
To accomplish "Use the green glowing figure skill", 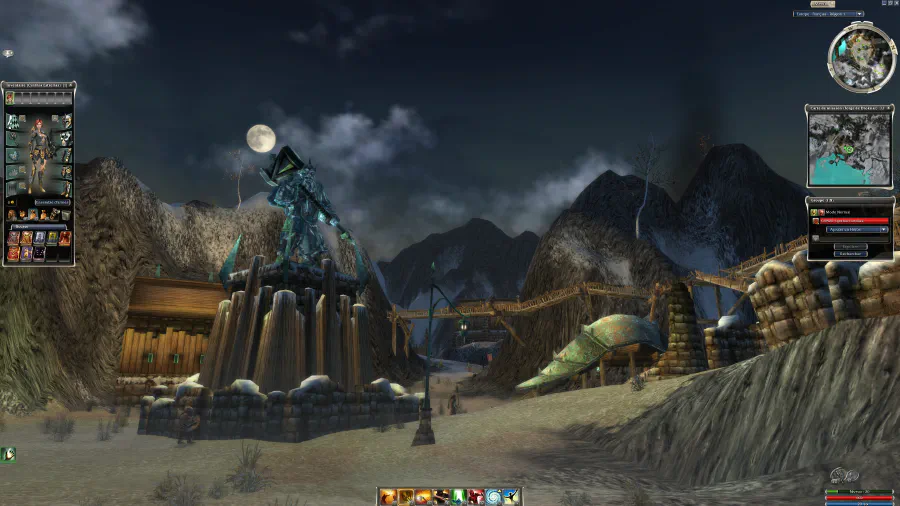I will click(457, 495).
